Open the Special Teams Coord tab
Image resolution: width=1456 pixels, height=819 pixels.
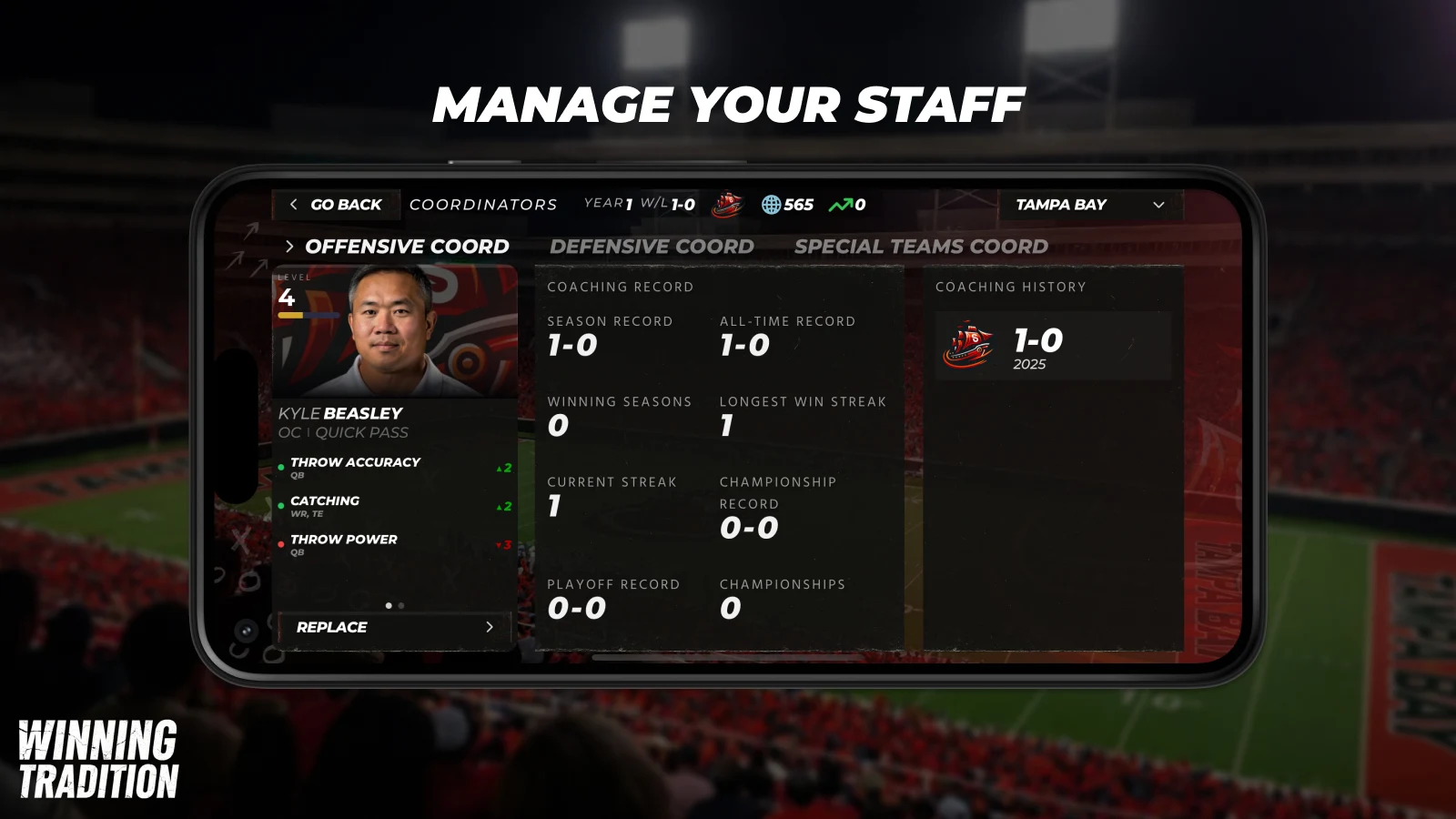point(921,247)
